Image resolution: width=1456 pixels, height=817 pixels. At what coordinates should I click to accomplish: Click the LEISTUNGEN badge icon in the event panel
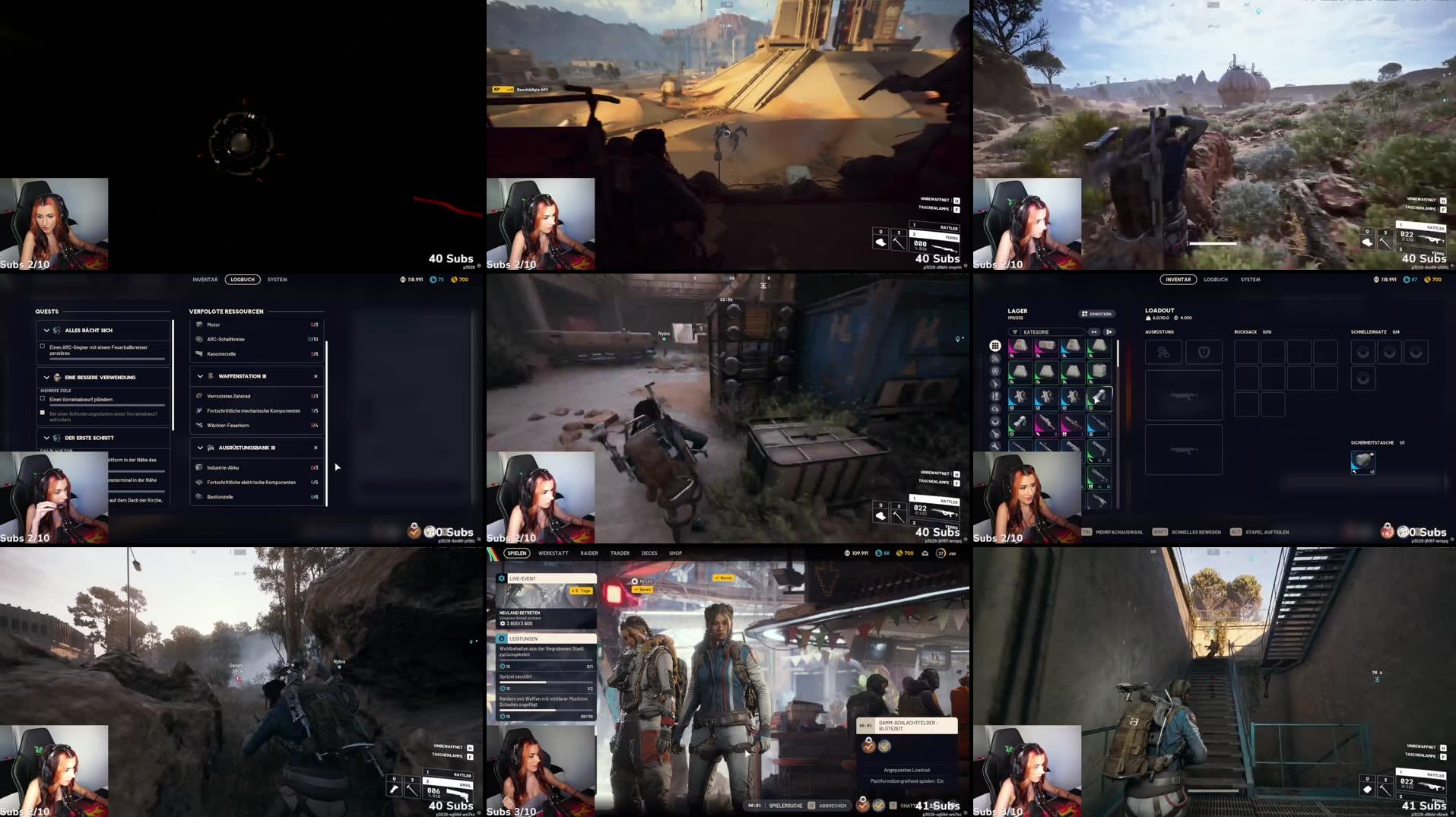[503, 639]
